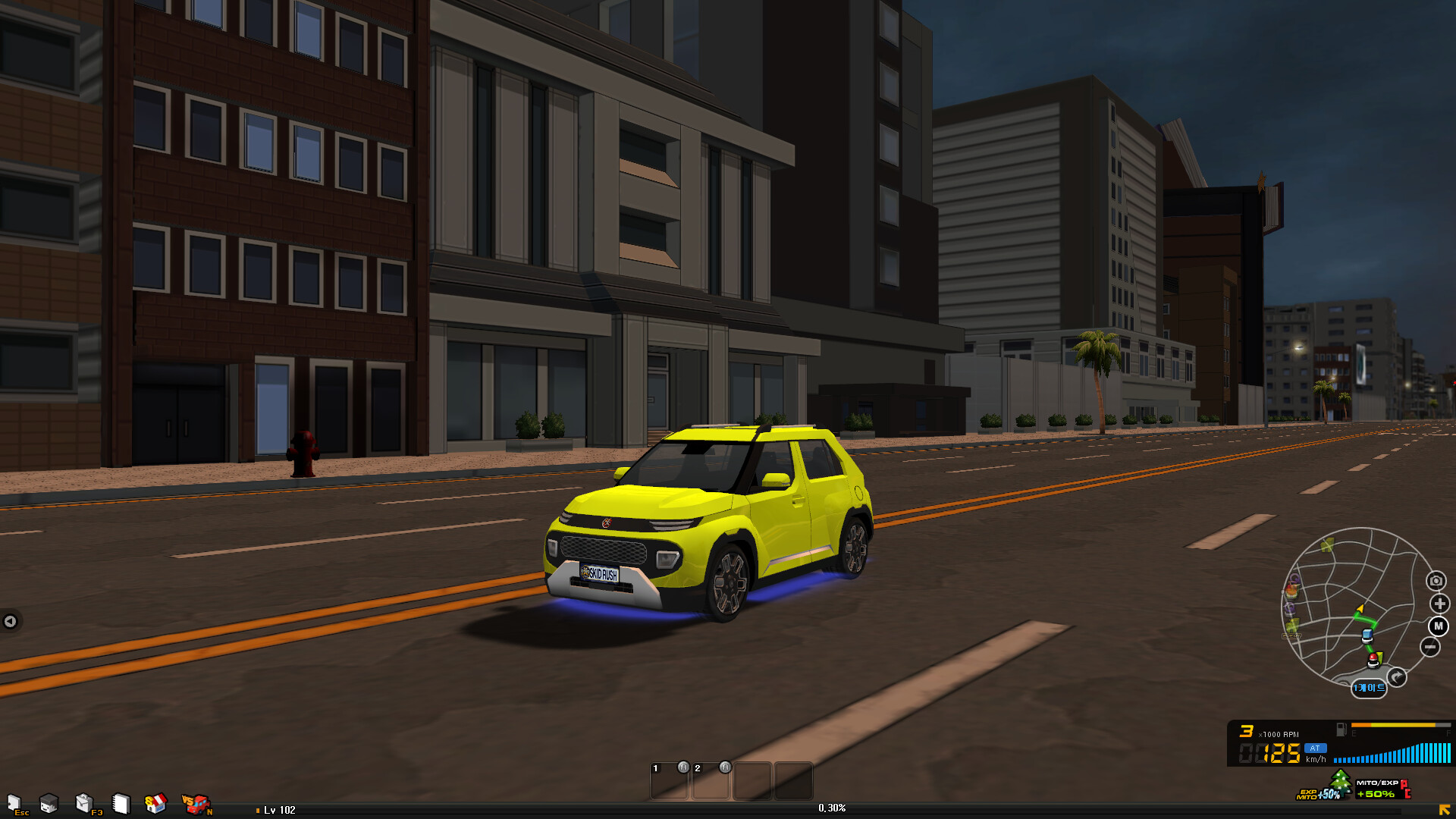Toggle the lock on hotbar slot 1
The width and height of the screenshot is (1456, 819).
(683, 768)
